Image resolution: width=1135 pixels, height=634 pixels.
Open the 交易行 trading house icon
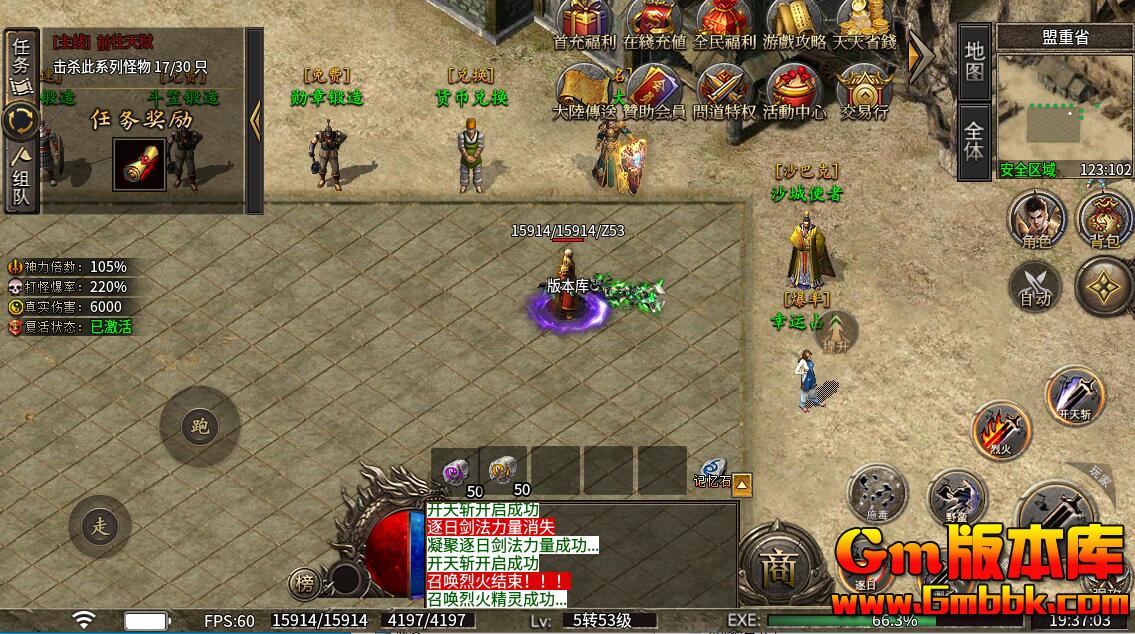pyautogui.click(x=864, y=88)
